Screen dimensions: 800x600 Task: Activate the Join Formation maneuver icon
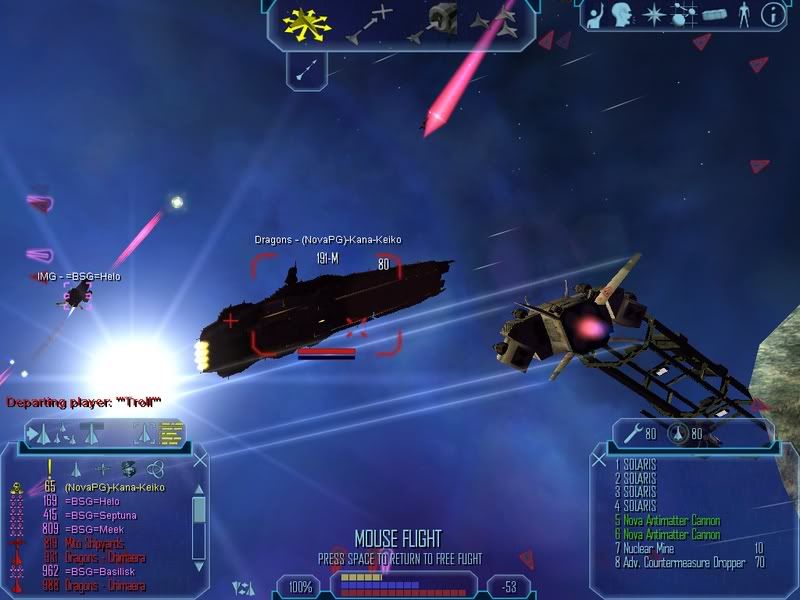(493, 22)
